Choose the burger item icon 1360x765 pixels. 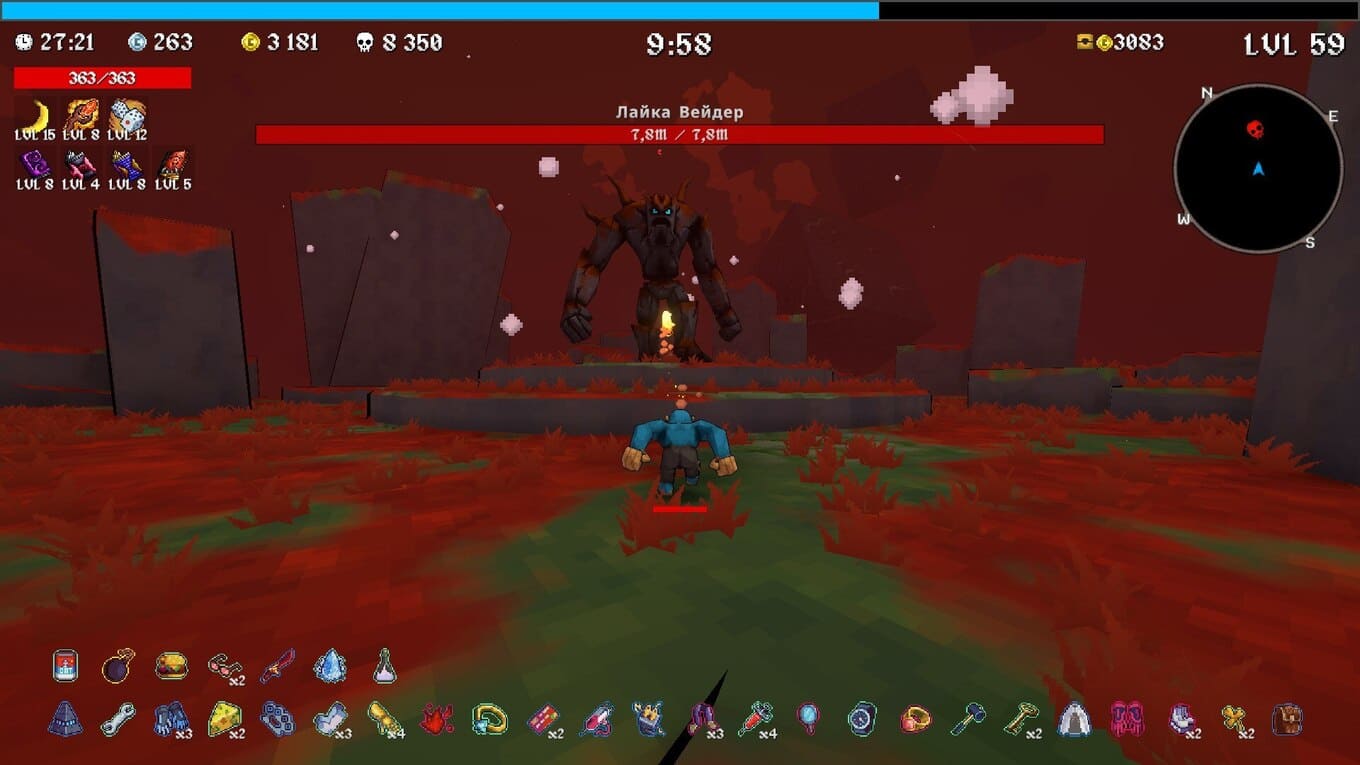[x=171, y=666]
